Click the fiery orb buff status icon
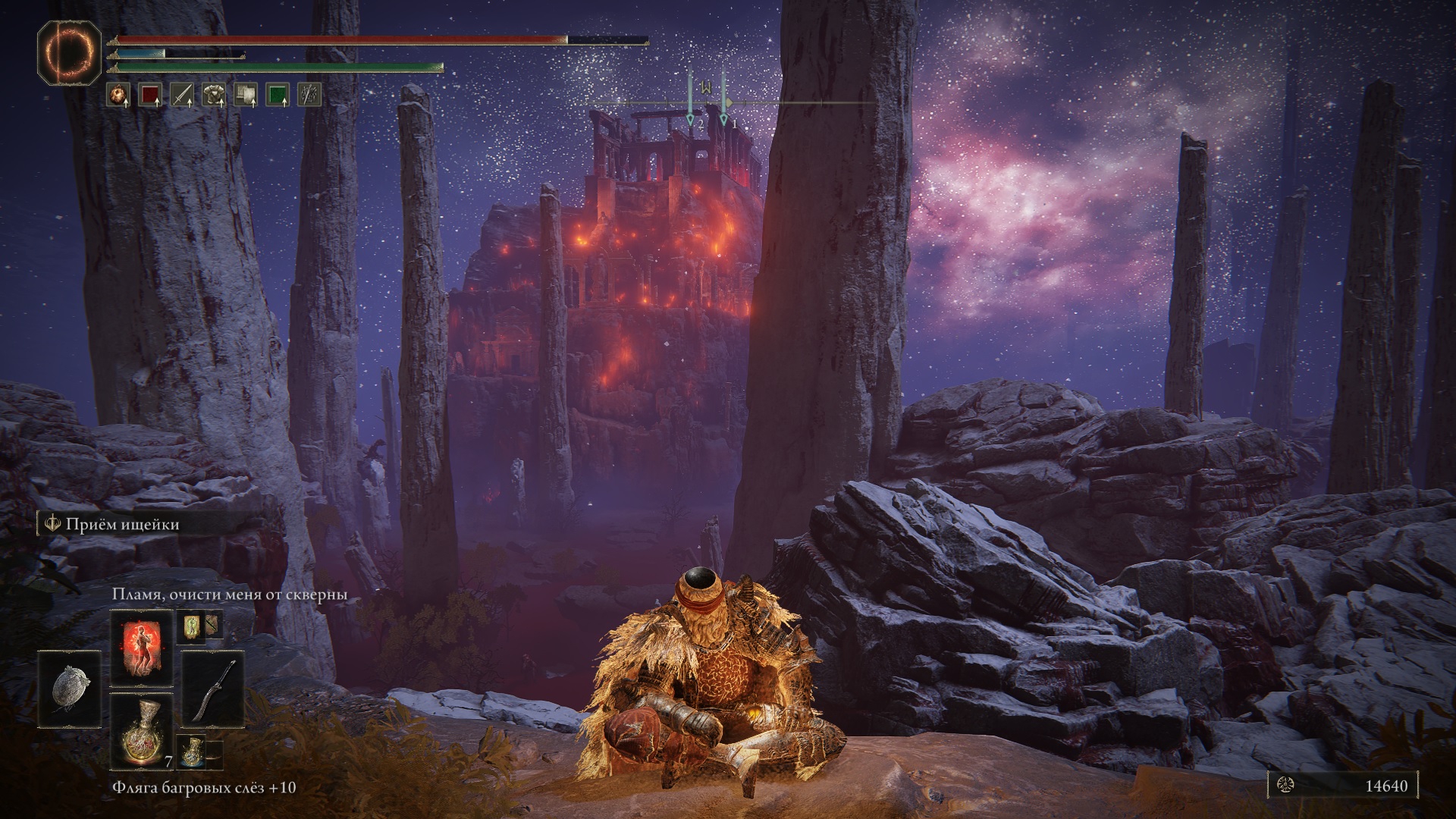 [118, 95]
